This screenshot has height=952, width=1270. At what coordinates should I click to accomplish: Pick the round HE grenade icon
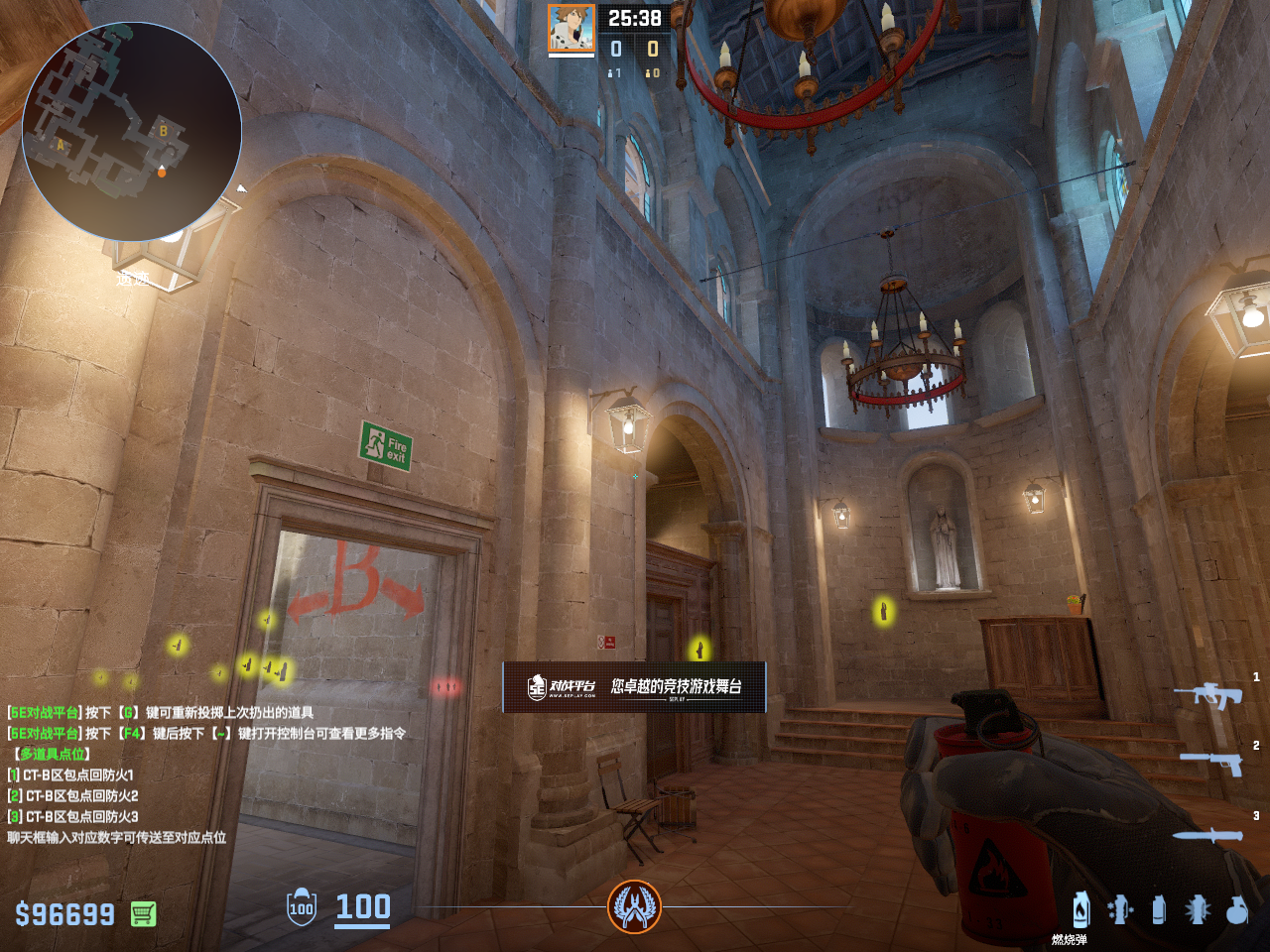tap(1237, 909)
